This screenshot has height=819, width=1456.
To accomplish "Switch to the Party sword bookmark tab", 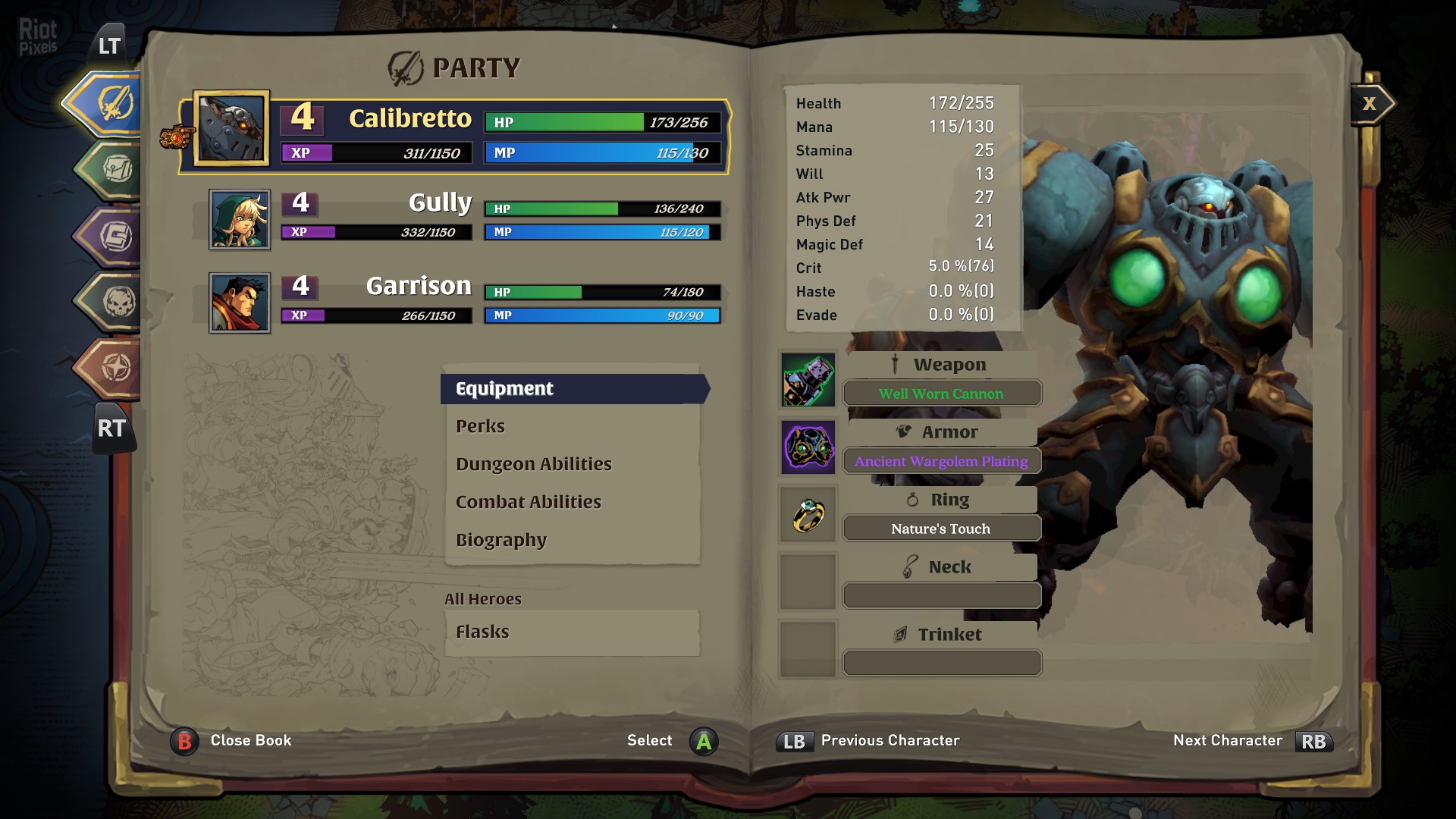I will (112, 103).
